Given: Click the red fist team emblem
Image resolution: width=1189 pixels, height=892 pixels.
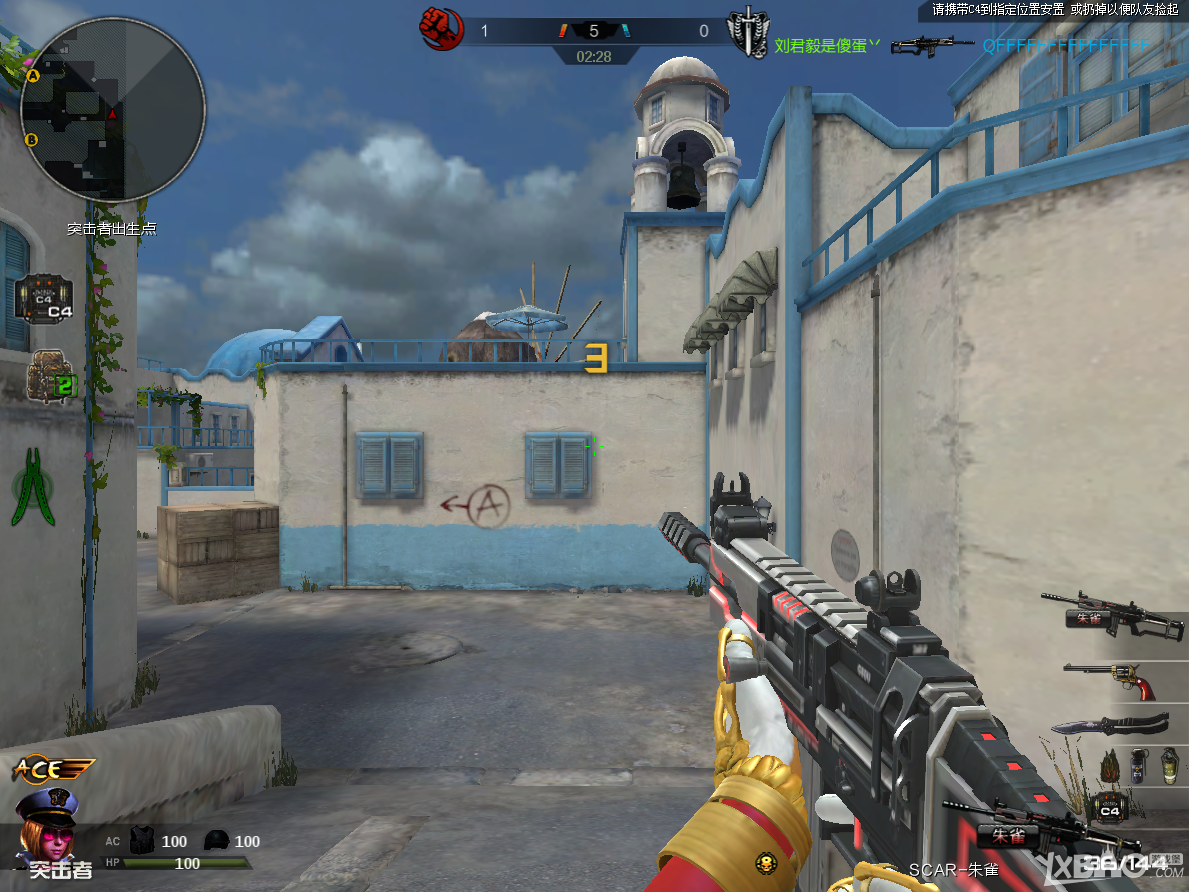Looking at the screenshot, I should click(x=440, y=29).
